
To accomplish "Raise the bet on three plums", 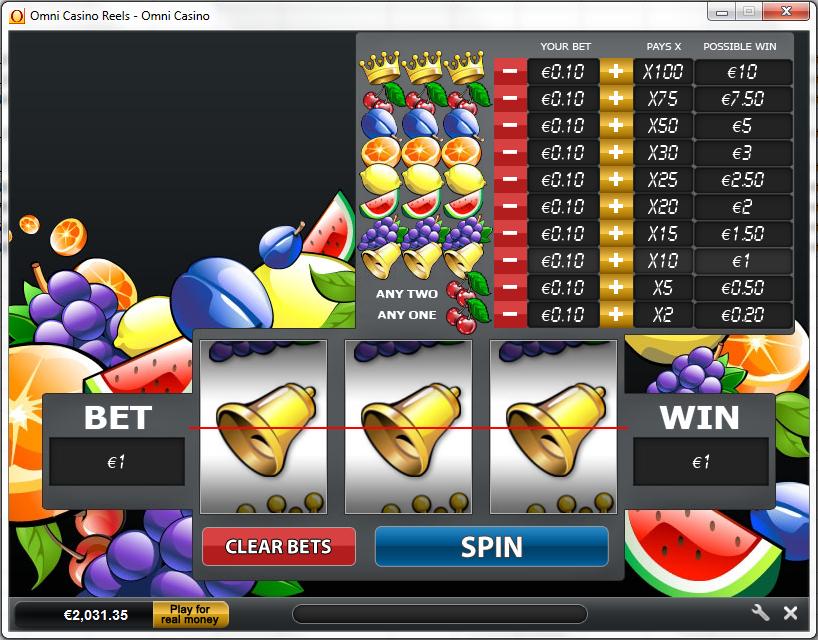I will click(616, 126).
